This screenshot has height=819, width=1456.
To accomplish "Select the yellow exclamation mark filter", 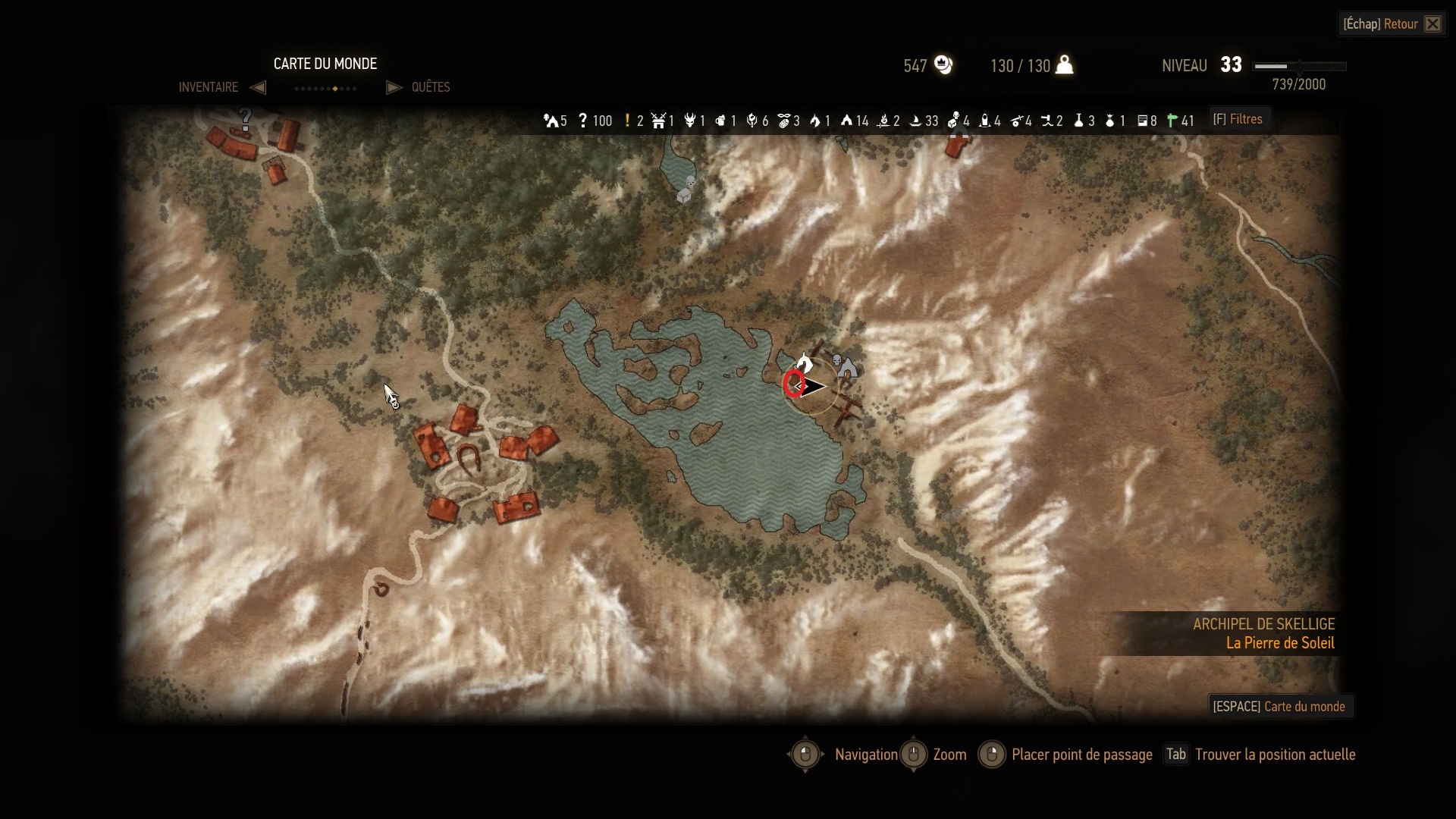I will [632, 121].
